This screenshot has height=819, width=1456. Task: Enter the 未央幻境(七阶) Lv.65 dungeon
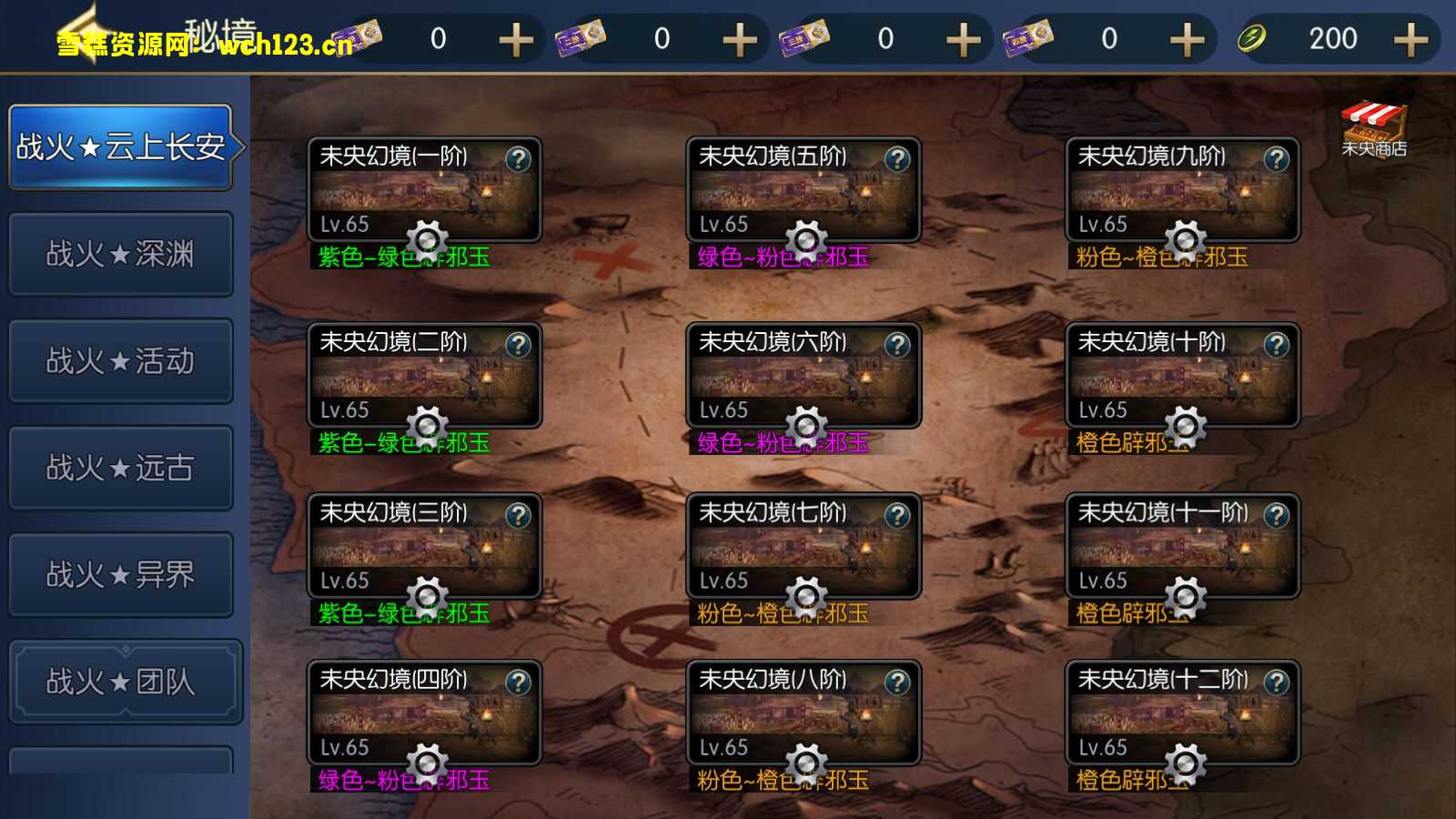(803, 546)
